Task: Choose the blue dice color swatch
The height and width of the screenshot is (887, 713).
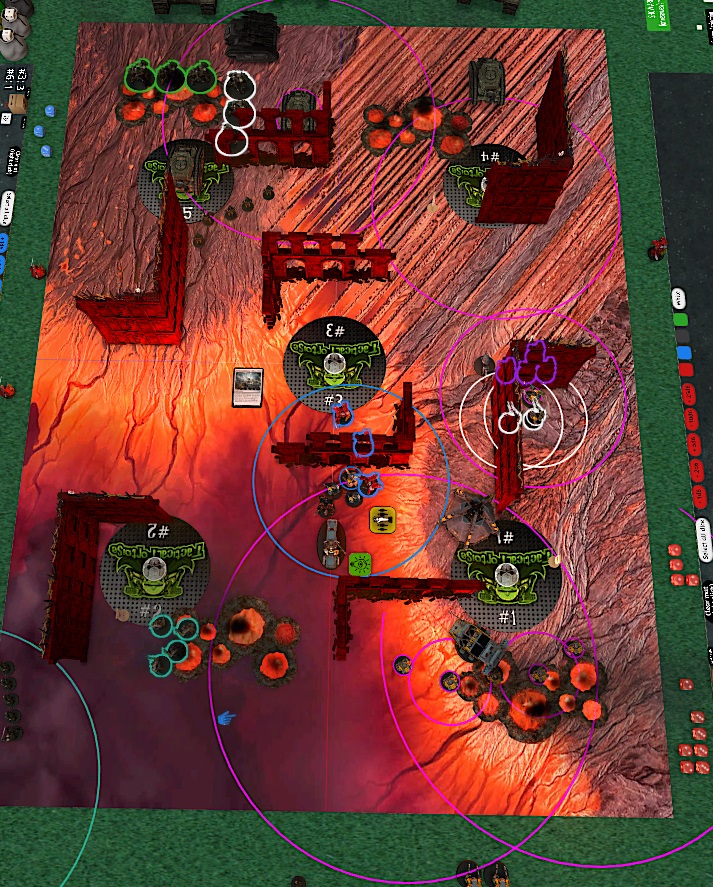Action: 684,353
